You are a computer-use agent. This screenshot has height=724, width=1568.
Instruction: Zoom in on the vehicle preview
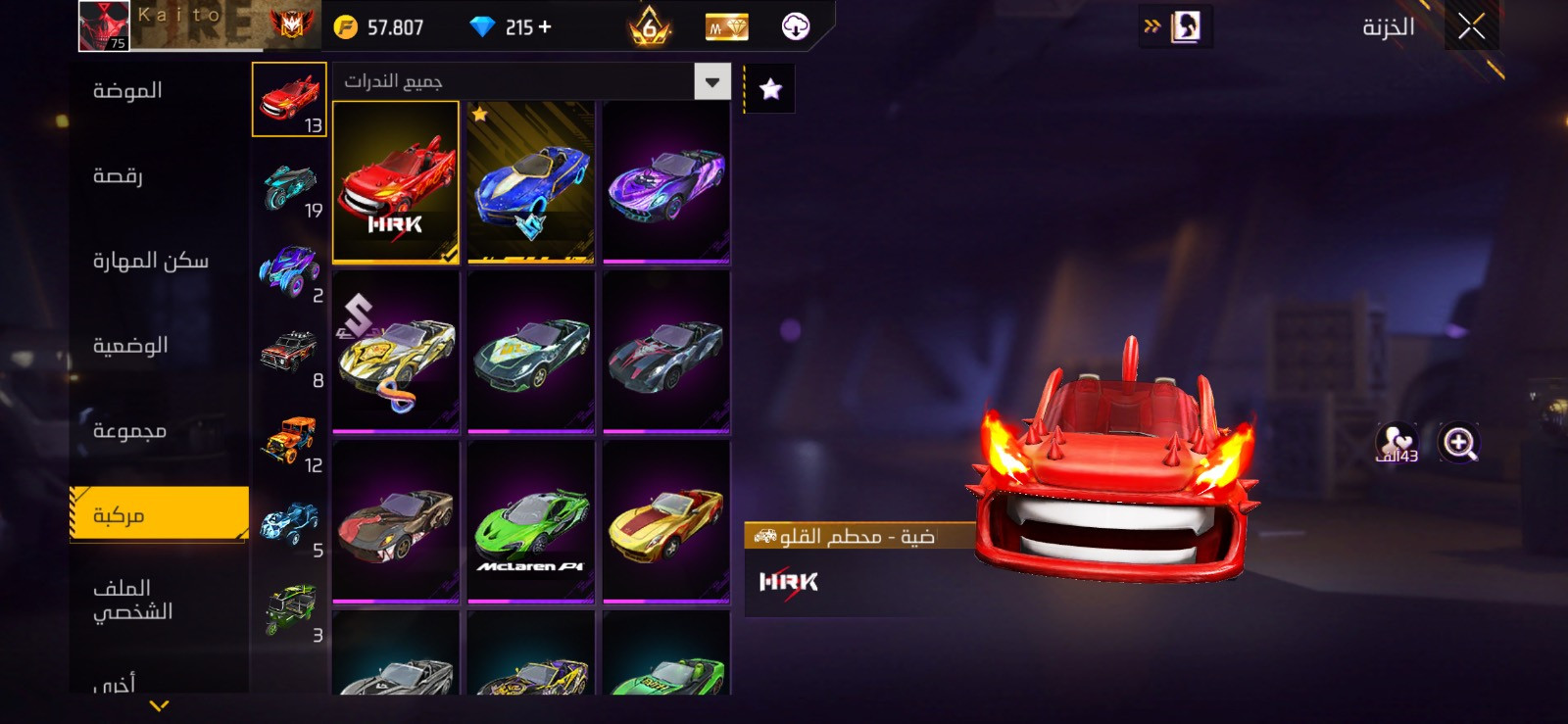tap(1458, 443)
